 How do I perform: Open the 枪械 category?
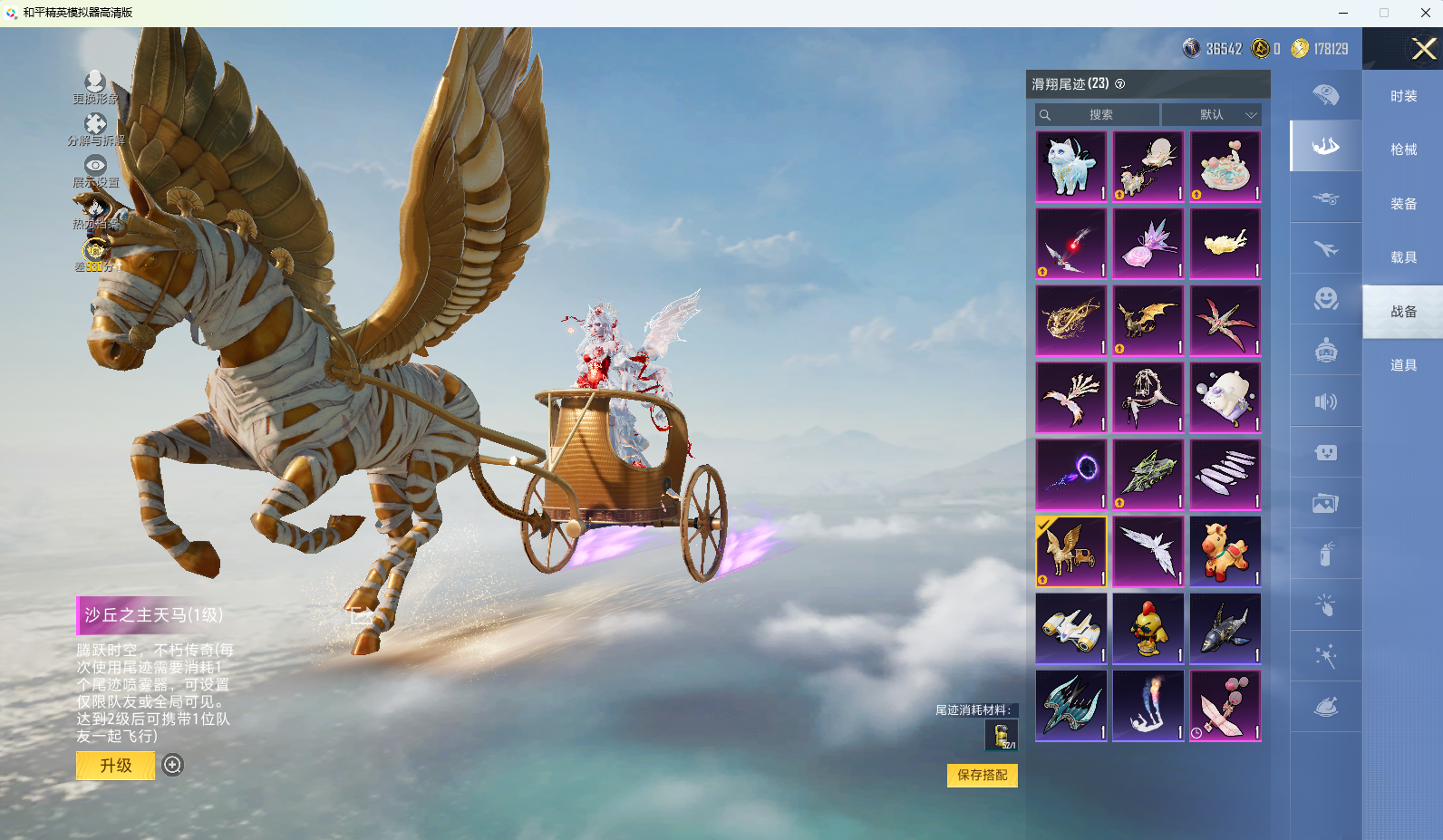1403,150
